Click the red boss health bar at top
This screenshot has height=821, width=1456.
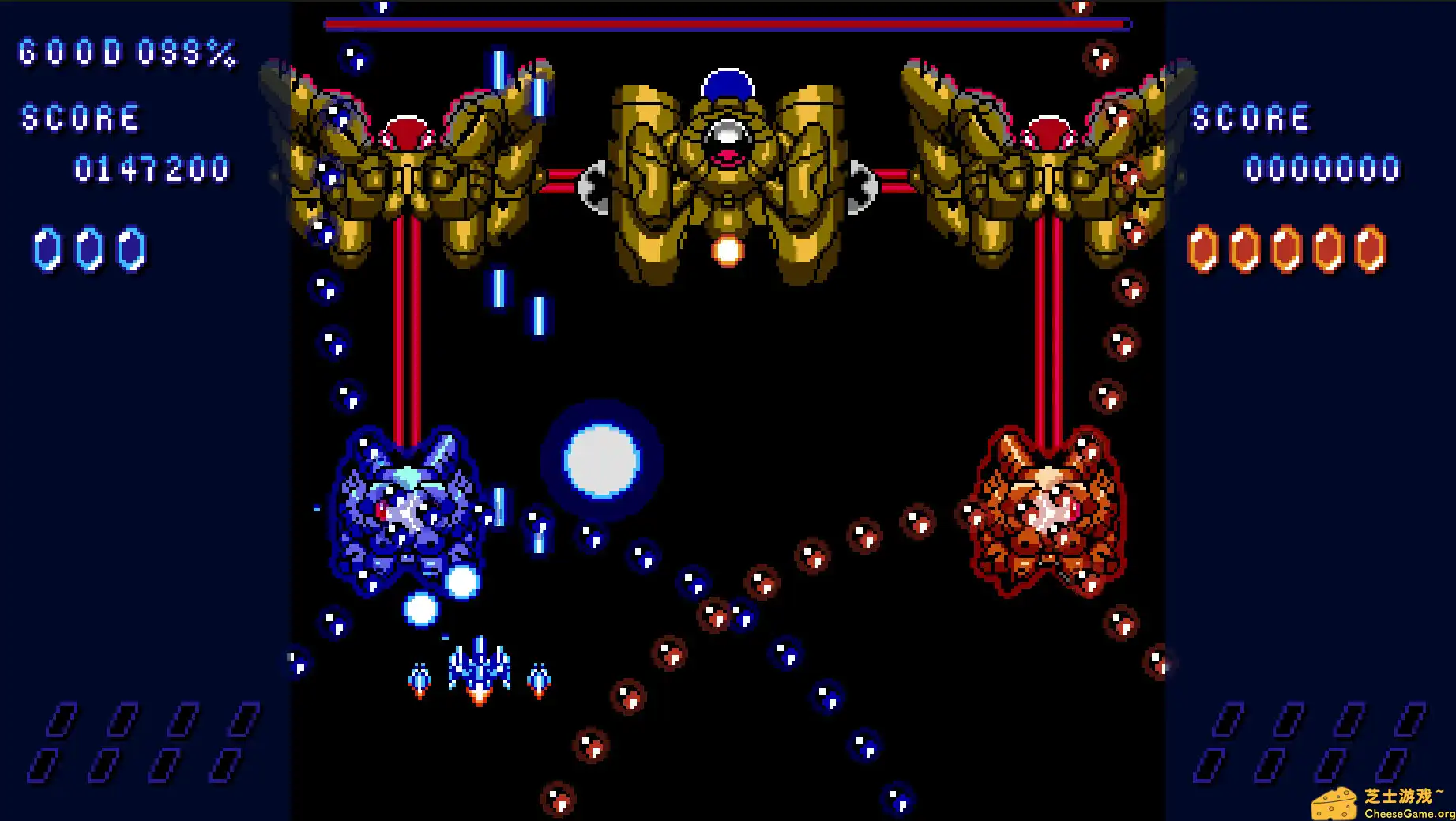pyautogui.click(x=723, y=24)
